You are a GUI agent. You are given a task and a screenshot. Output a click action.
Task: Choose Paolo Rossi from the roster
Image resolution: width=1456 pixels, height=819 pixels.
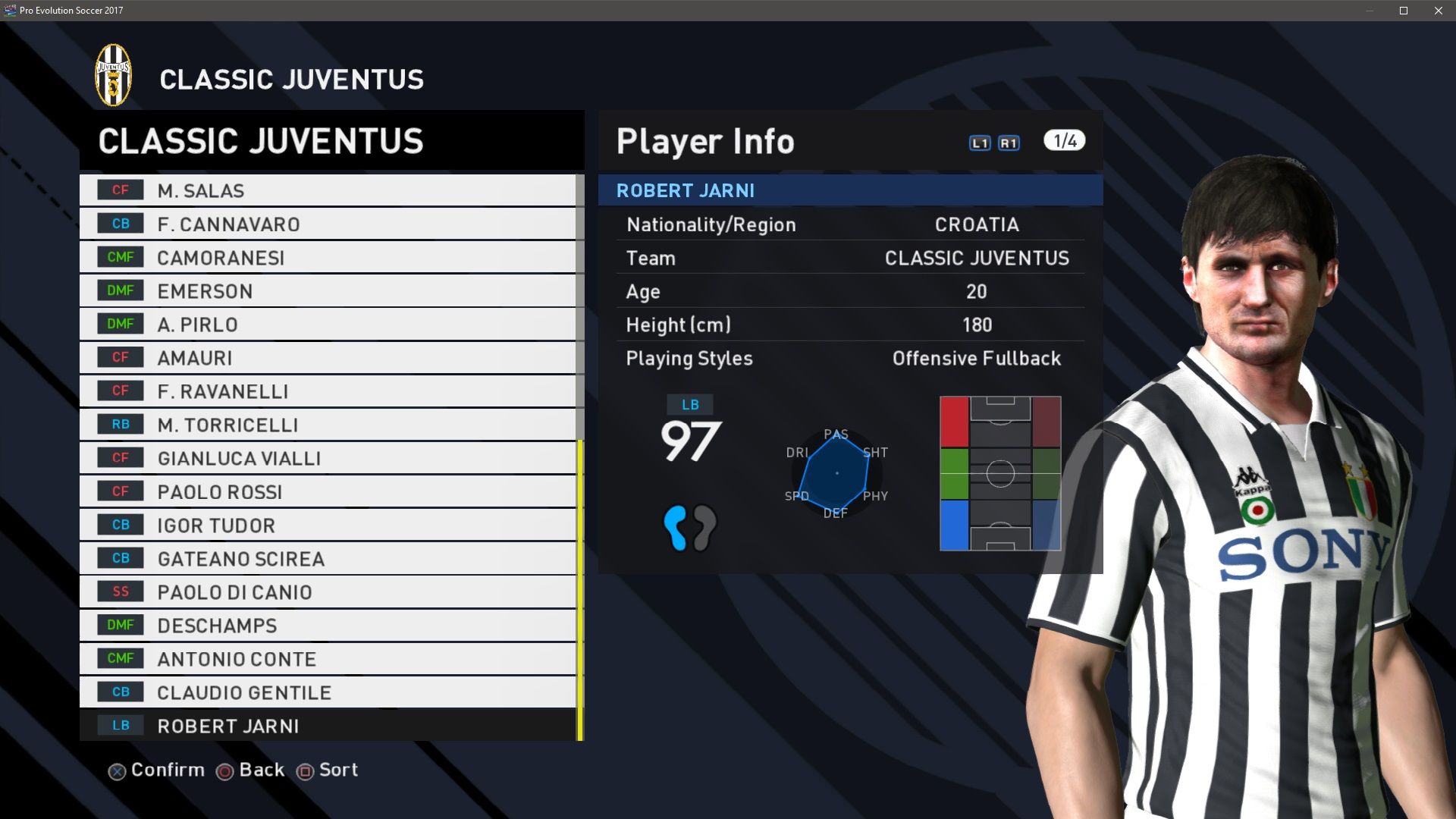coord(328,492)
